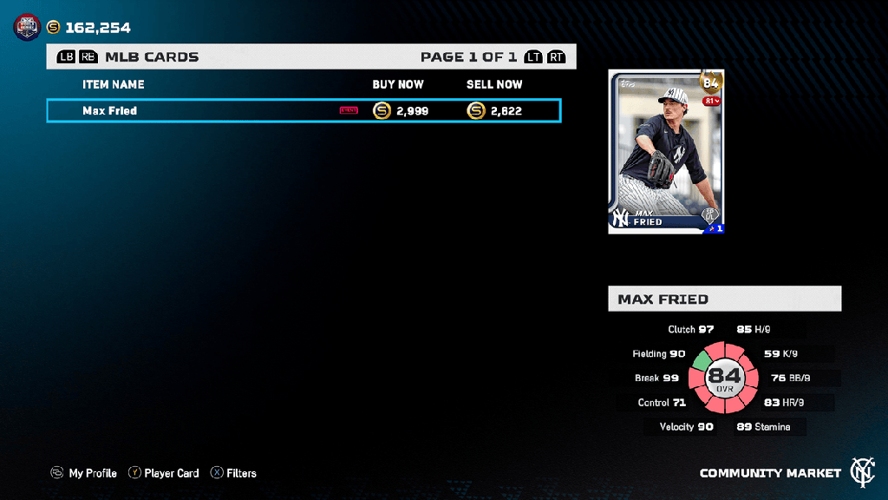Select the Max Fried listing row
Viewport: 888px width, 500px height.
(303, 111)
